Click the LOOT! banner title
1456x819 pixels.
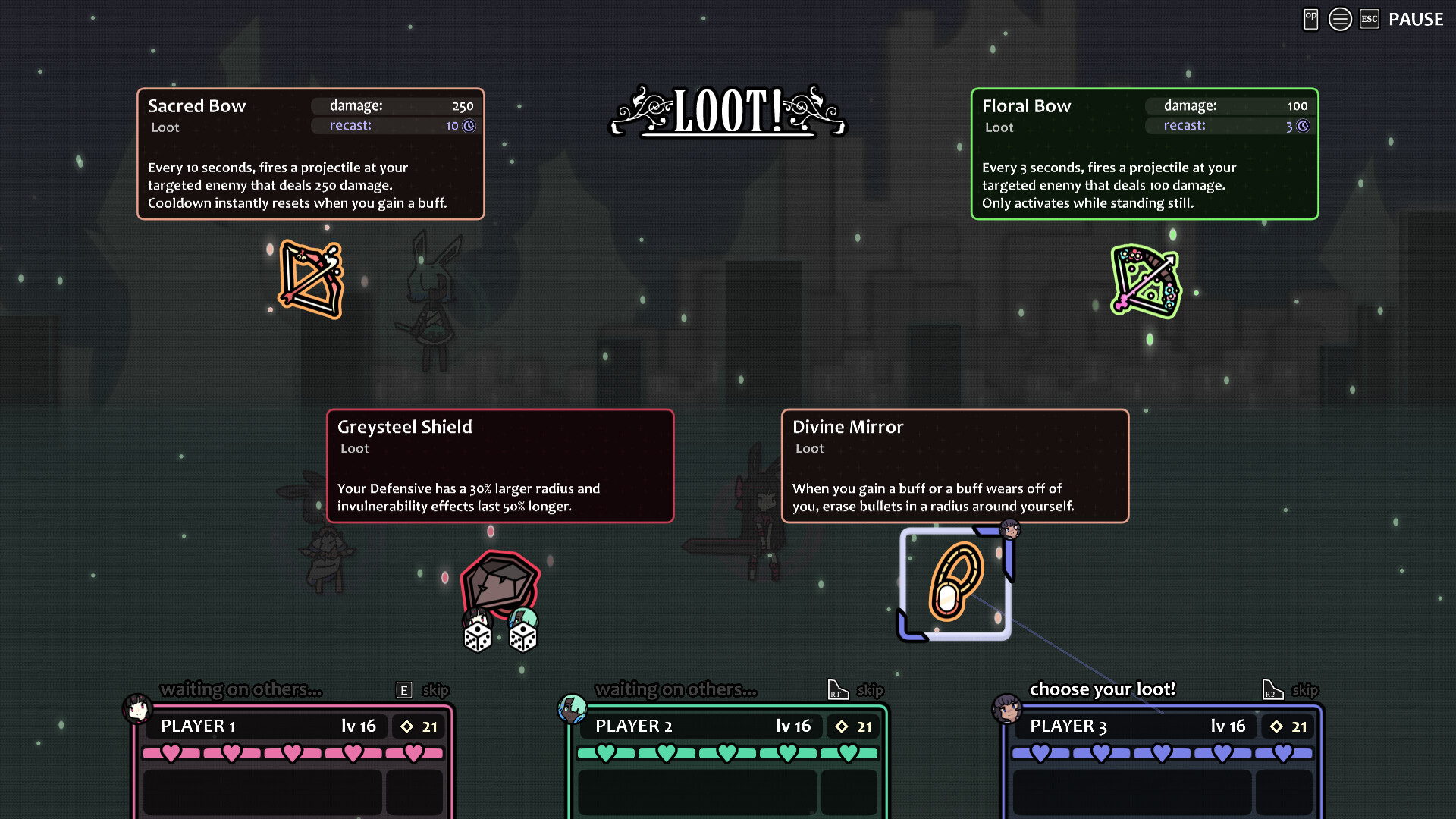pyautogui.click(x=727, y=114)
